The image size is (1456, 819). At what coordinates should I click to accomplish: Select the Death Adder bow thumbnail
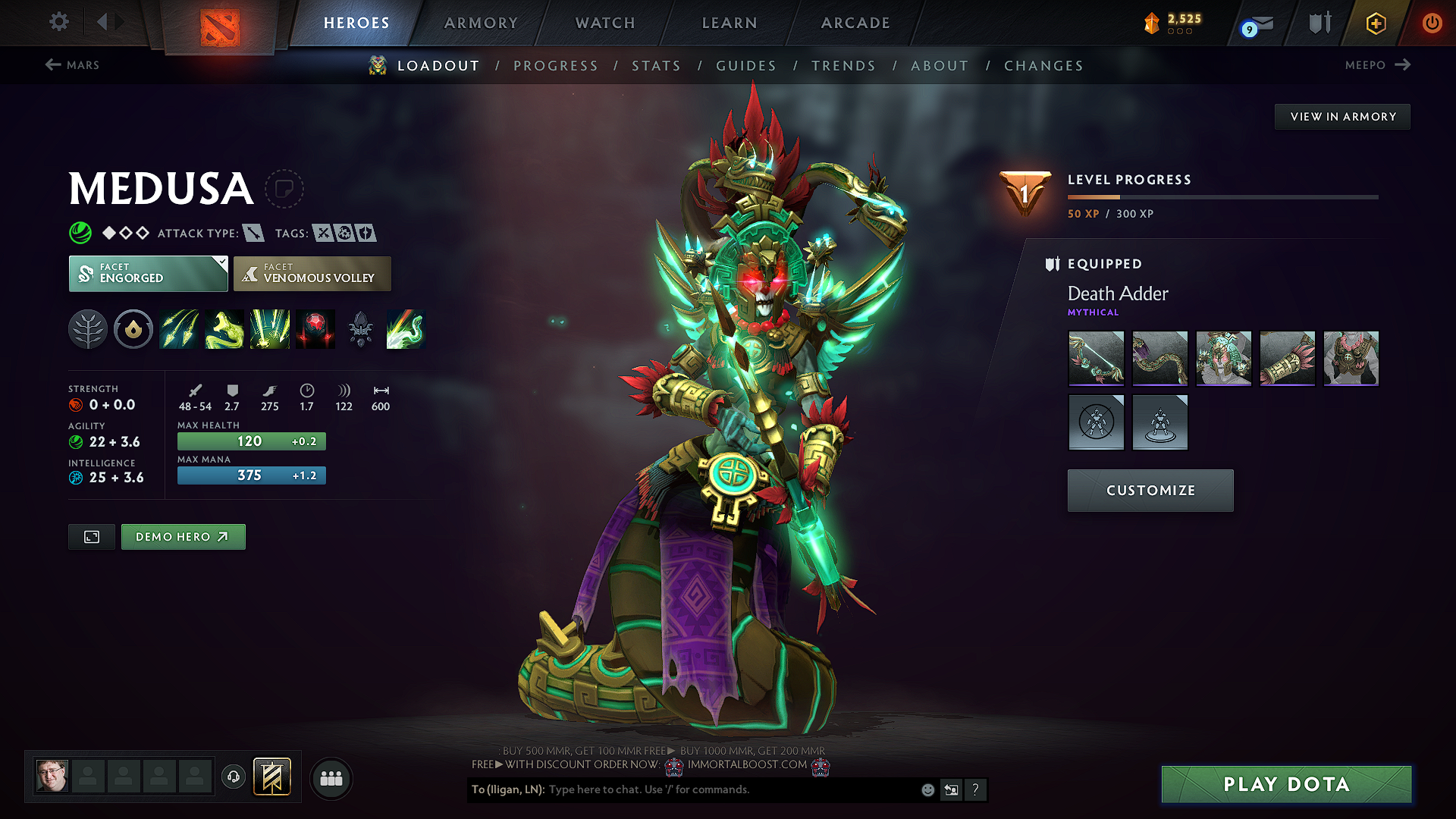1096,358
